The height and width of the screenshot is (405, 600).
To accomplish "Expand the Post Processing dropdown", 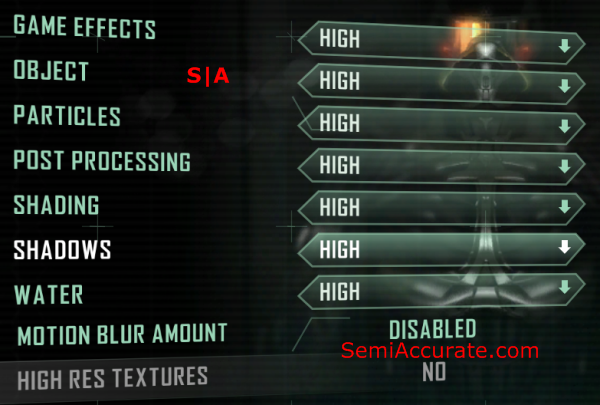I will [x=440, y=164].
